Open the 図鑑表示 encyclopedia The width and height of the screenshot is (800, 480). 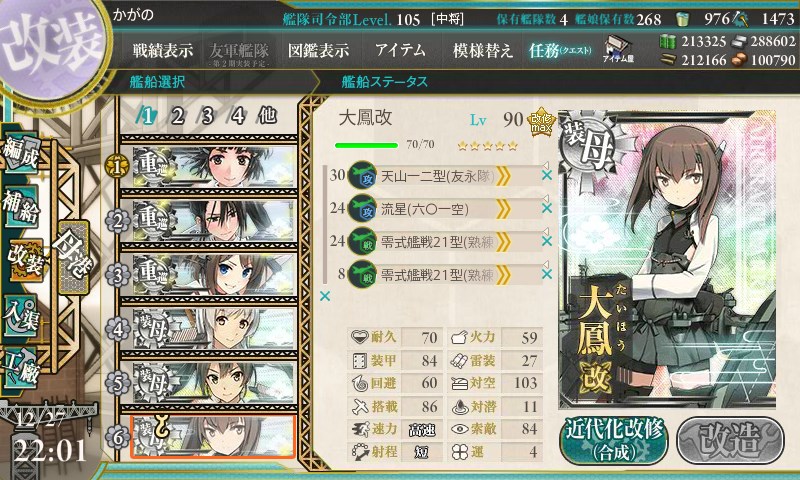[x=317, y=50]
